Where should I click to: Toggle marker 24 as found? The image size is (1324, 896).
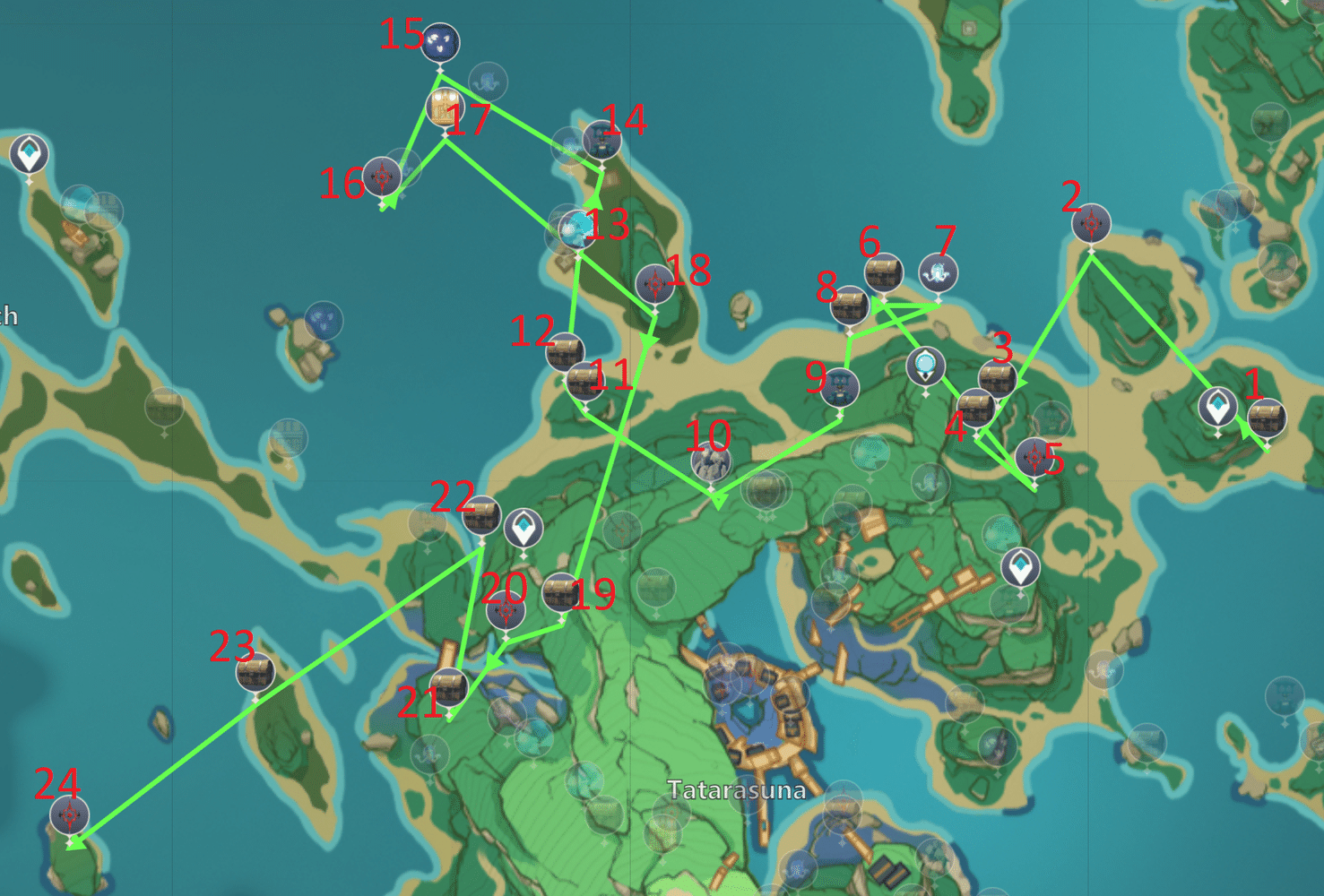pos(67,814)
